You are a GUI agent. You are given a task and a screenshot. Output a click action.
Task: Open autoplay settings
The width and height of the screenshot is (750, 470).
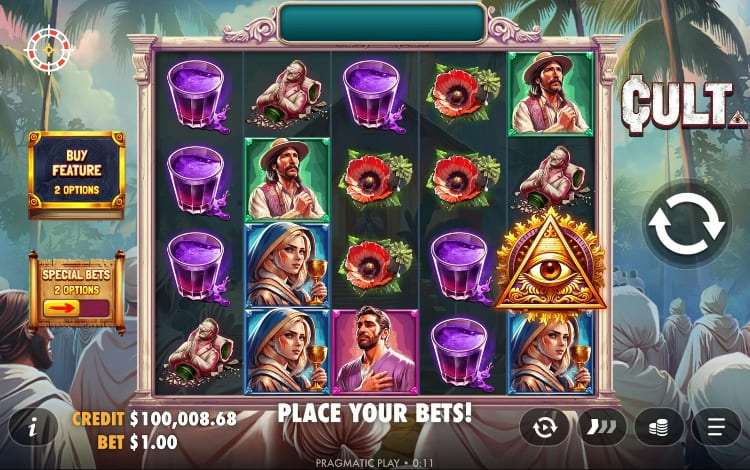click(544, 428)
